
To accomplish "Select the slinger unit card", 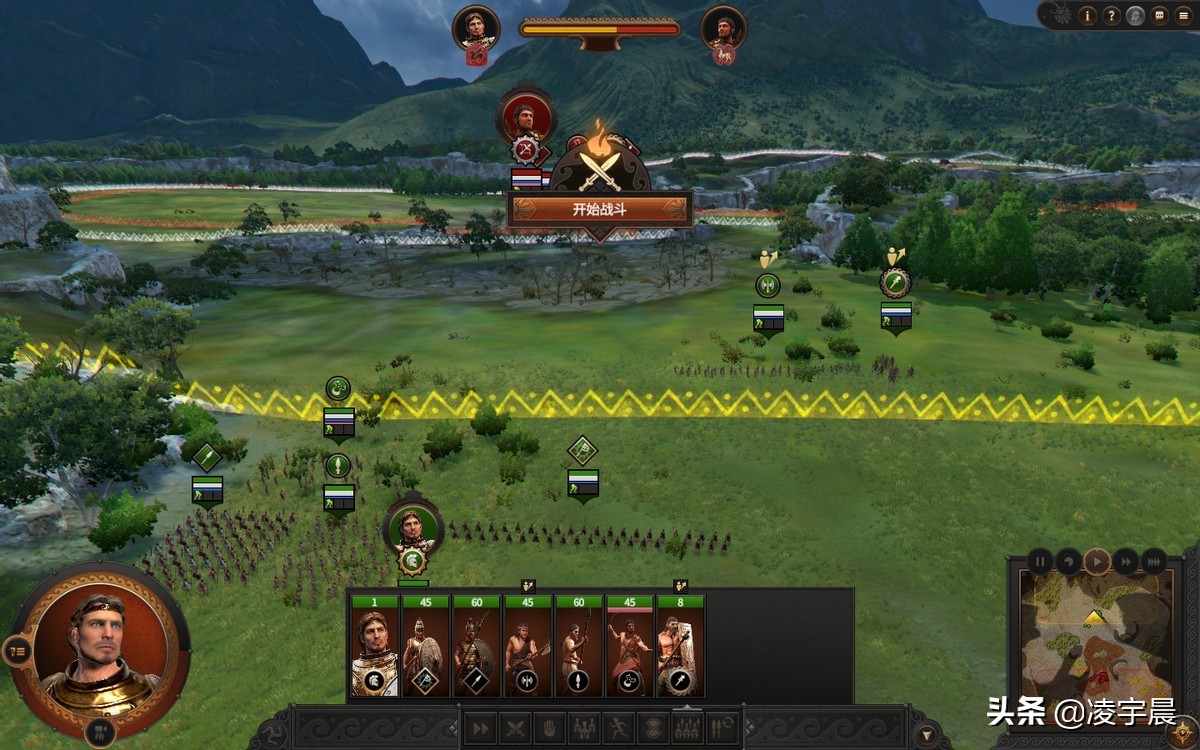I will (630, 648).
